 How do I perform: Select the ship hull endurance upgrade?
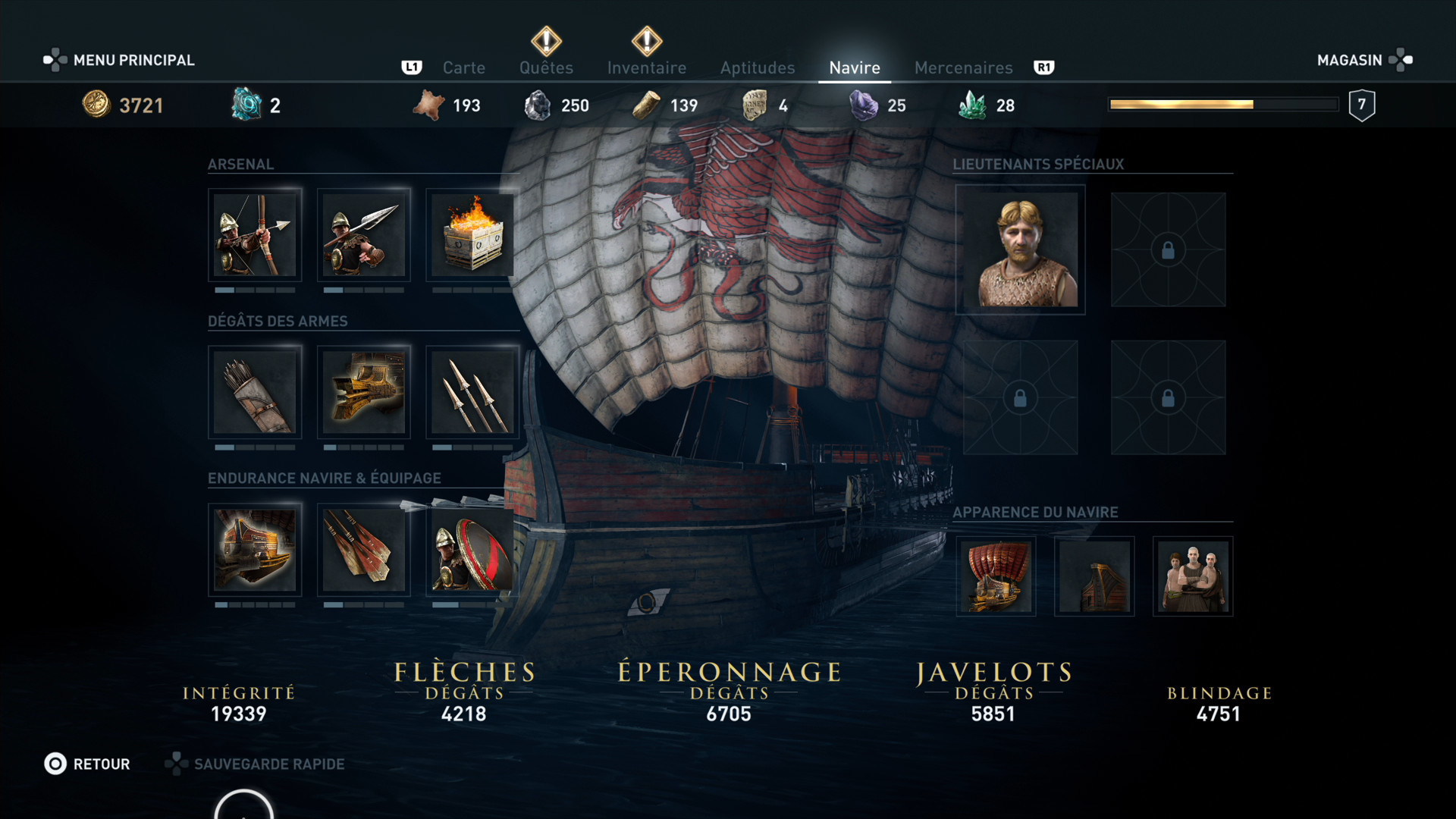click(255, 549)
